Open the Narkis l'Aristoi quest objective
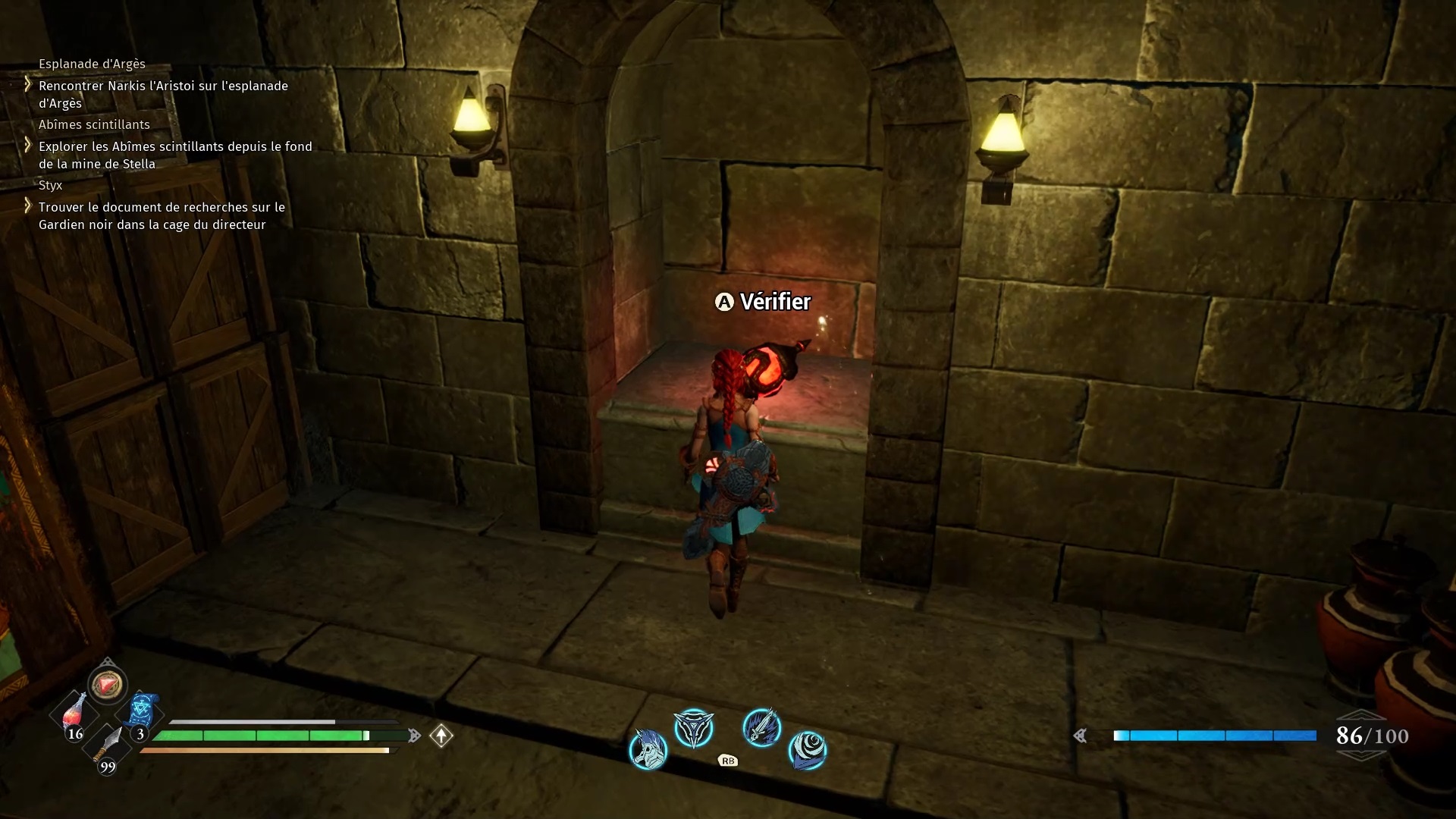 coord(163,95)
